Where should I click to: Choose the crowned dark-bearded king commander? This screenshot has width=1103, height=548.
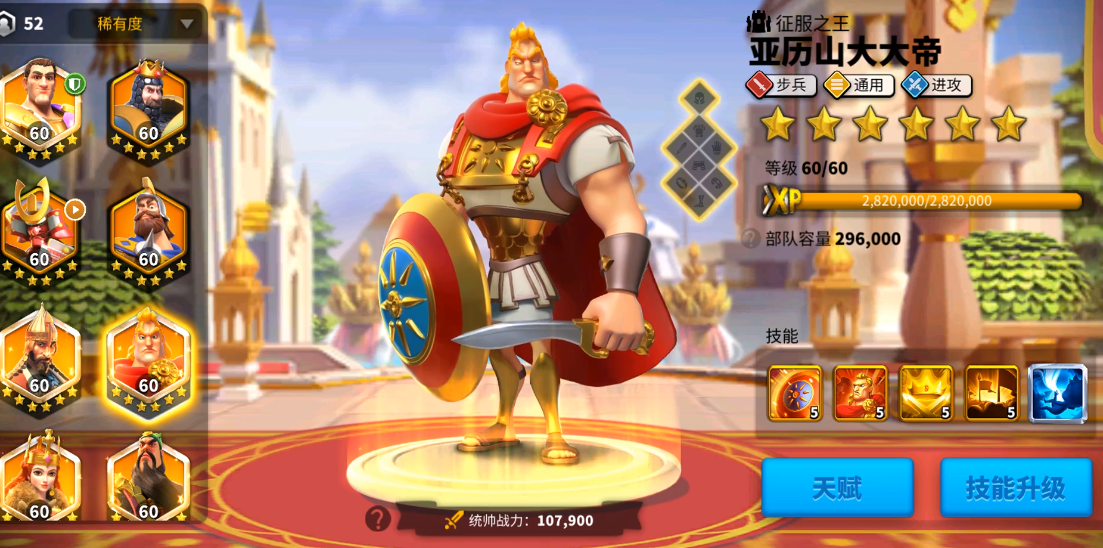click(x=148, y=106)
